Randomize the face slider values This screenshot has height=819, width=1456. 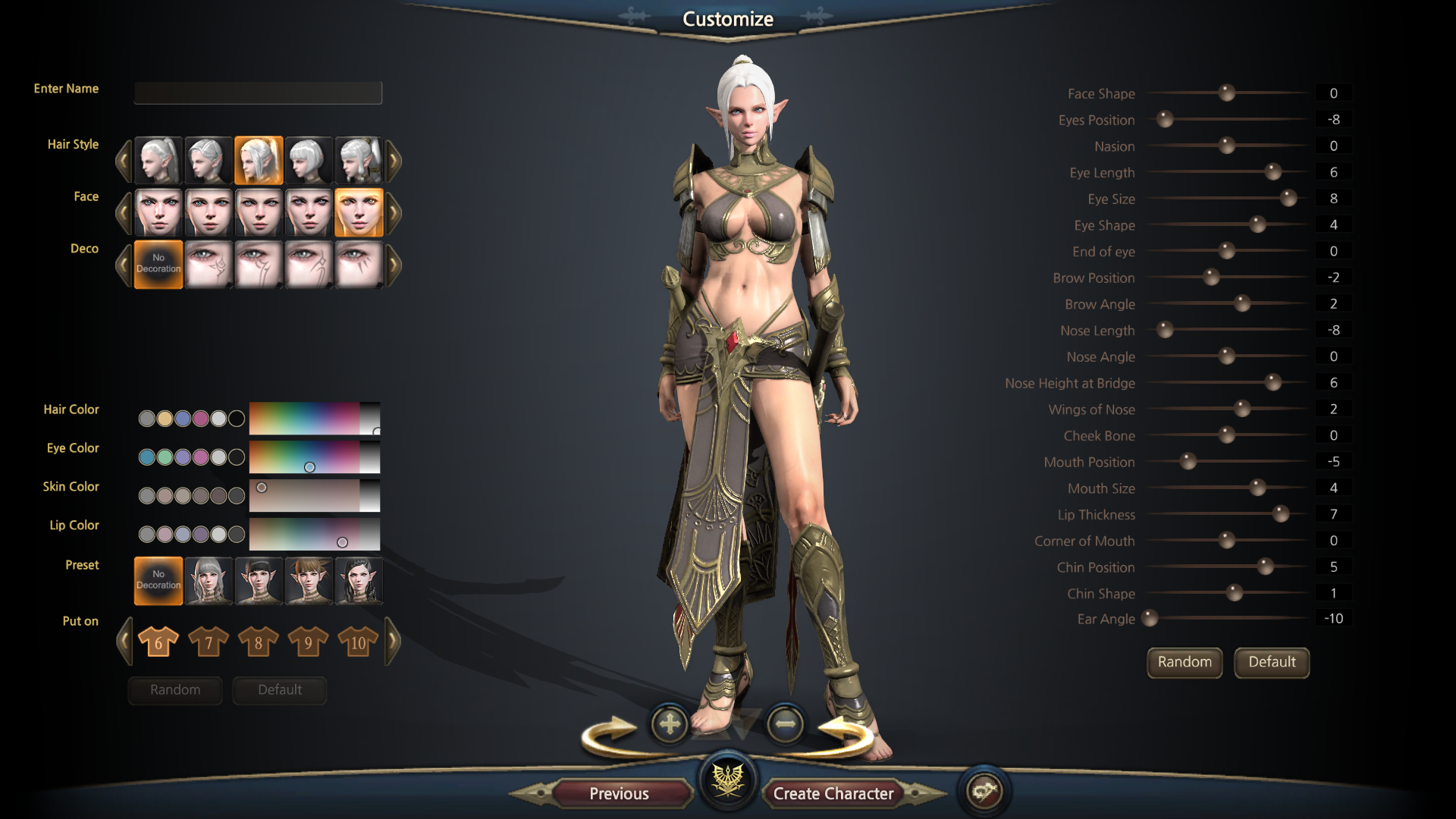[x=1184, y=662]
